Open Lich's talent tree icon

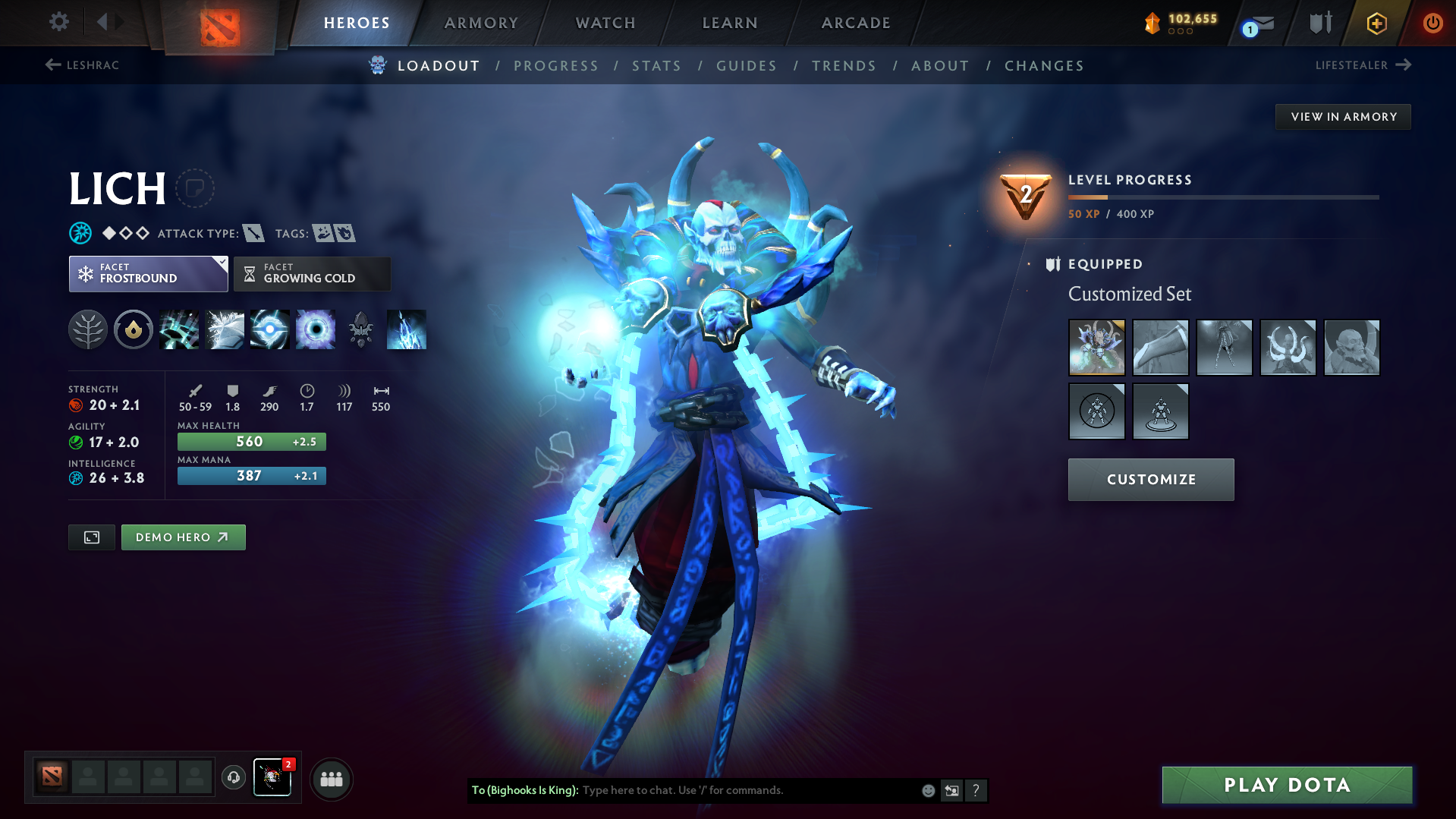point(88,329)
